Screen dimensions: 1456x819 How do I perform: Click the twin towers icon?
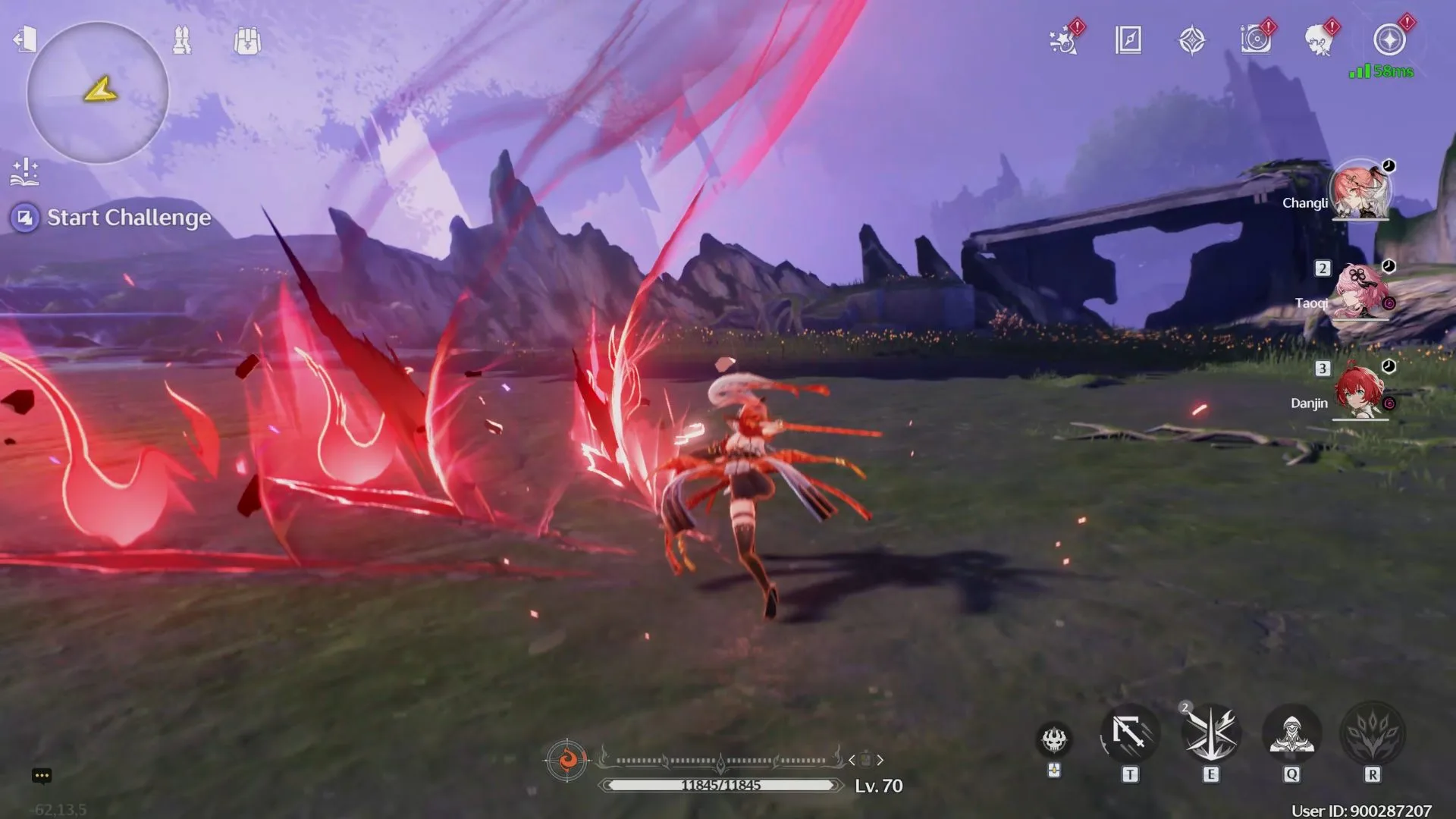[182, 40]
